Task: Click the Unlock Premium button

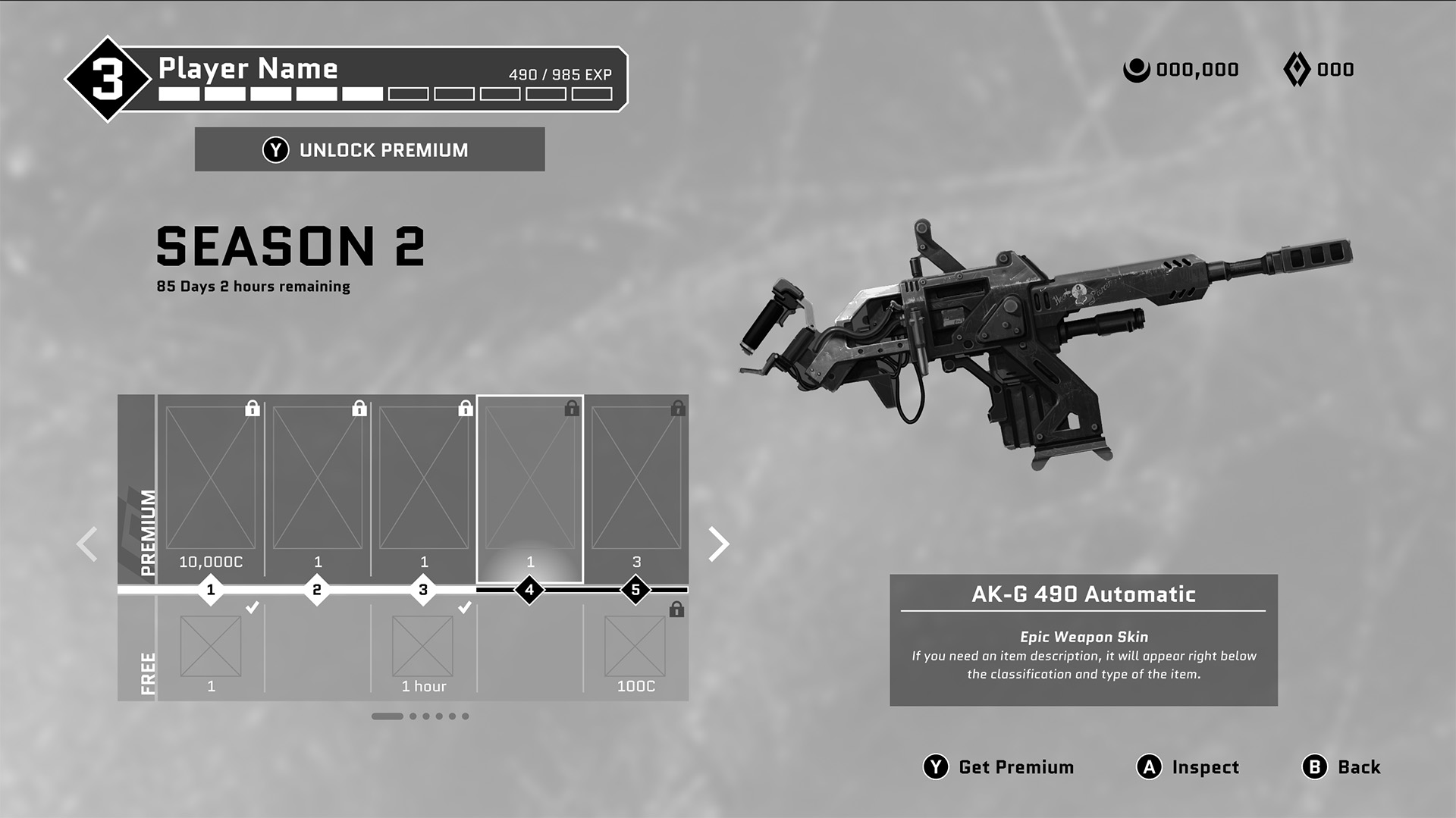Action: click(369, 149)
